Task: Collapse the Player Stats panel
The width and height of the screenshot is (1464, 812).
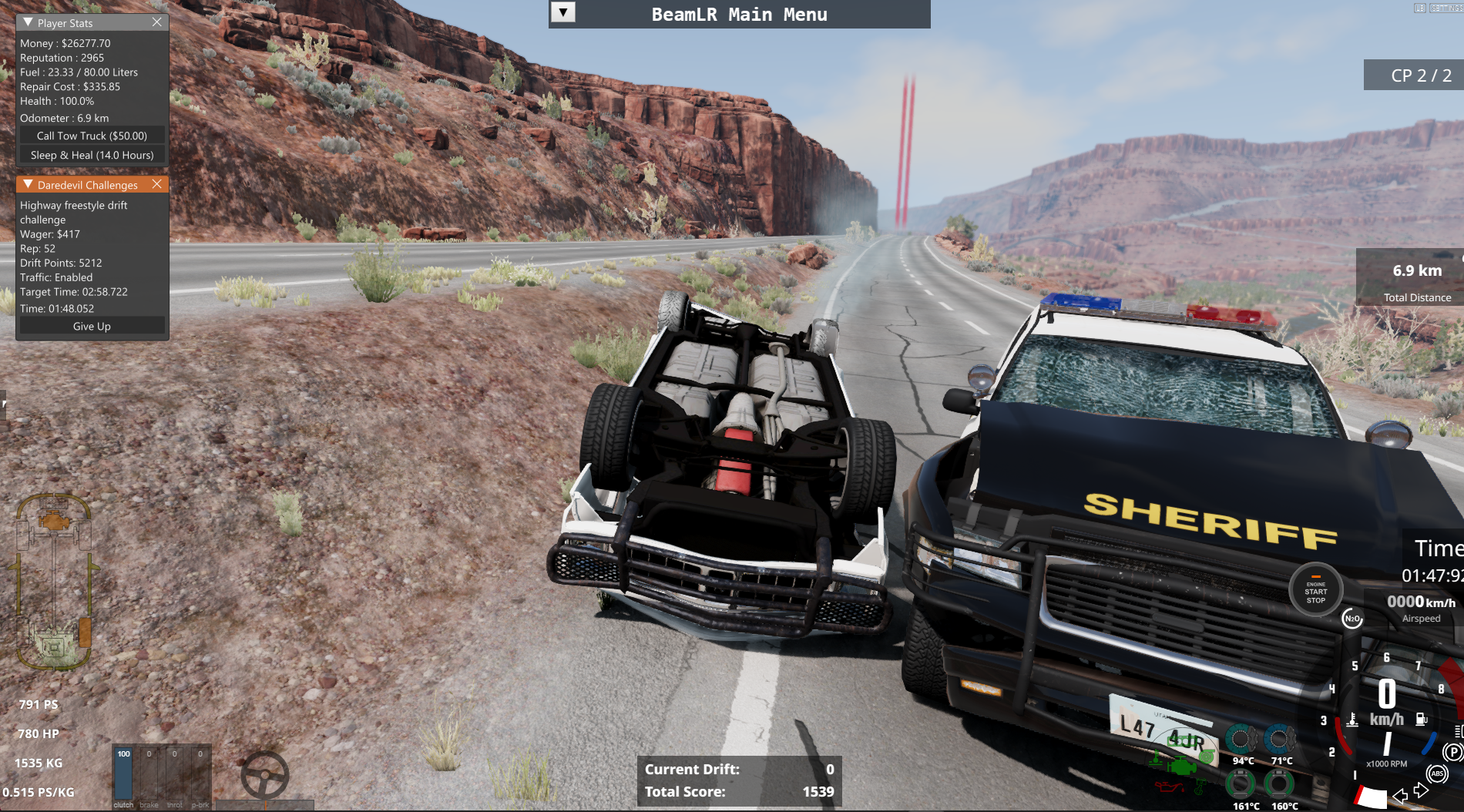Action: tap(29, 22)
